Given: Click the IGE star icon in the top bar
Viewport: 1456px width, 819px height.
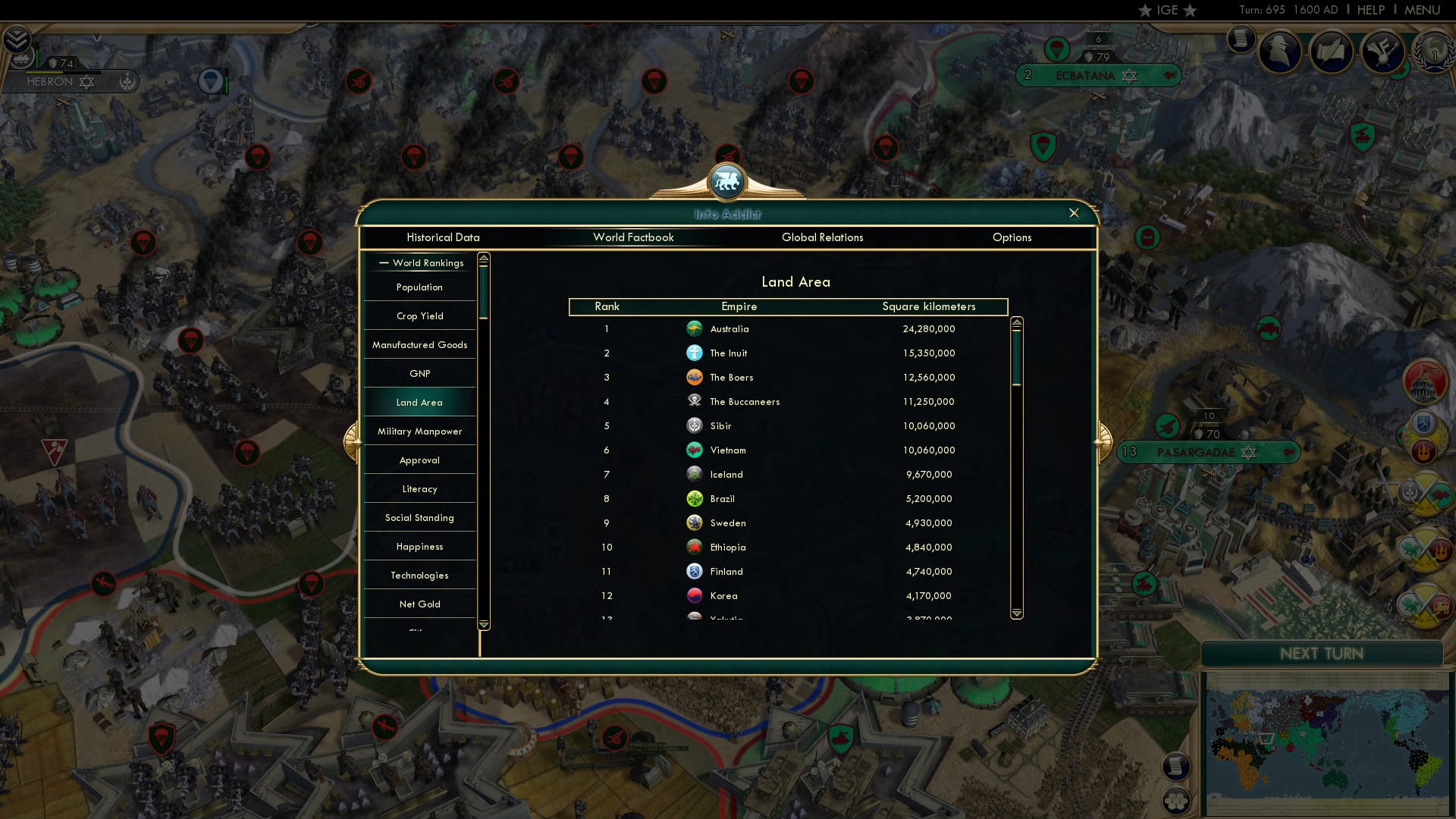Looking at the screenshot, I should pyautogui.click(x=1145, y=11).
